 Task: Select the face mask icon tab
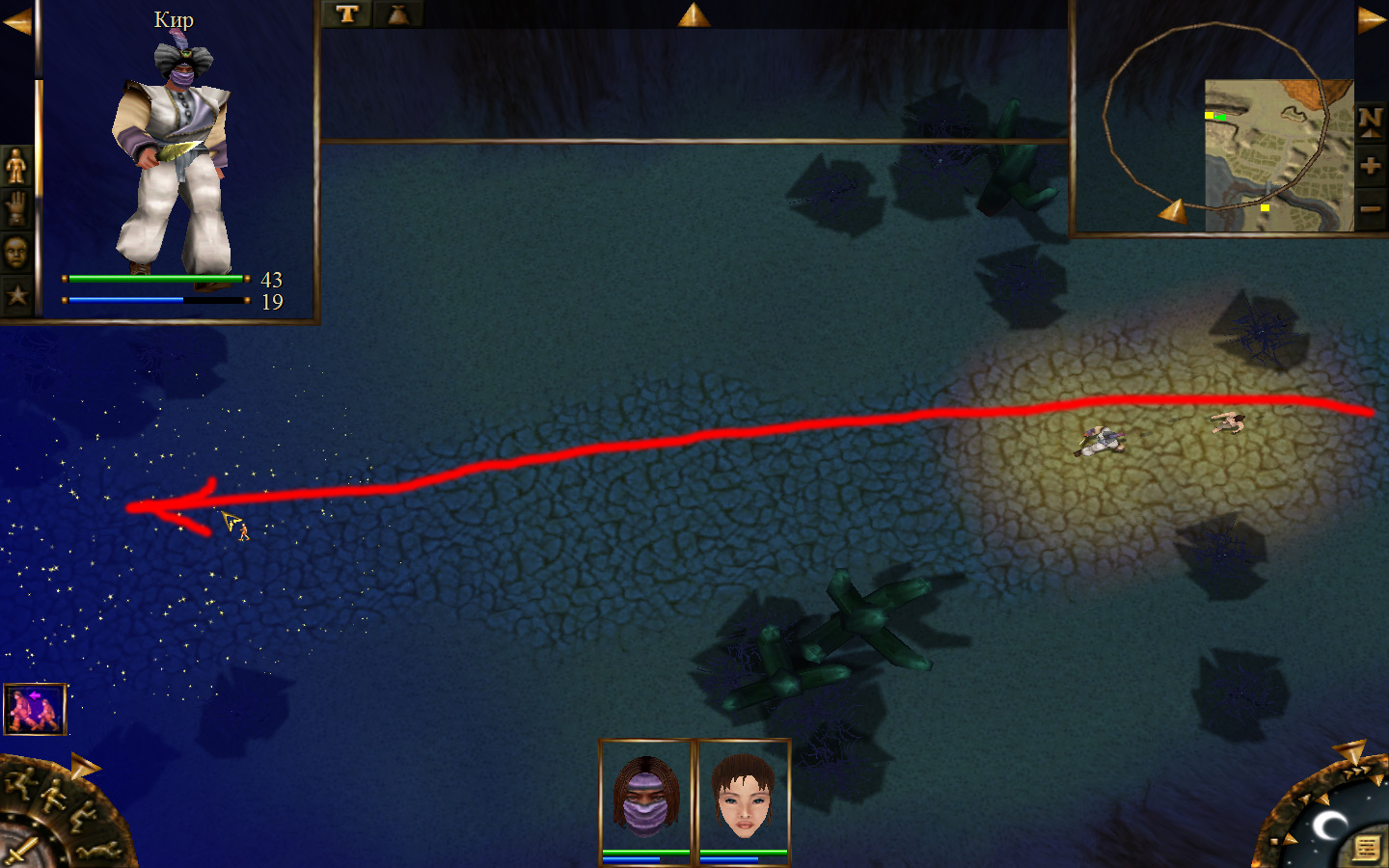coord(16,253)
